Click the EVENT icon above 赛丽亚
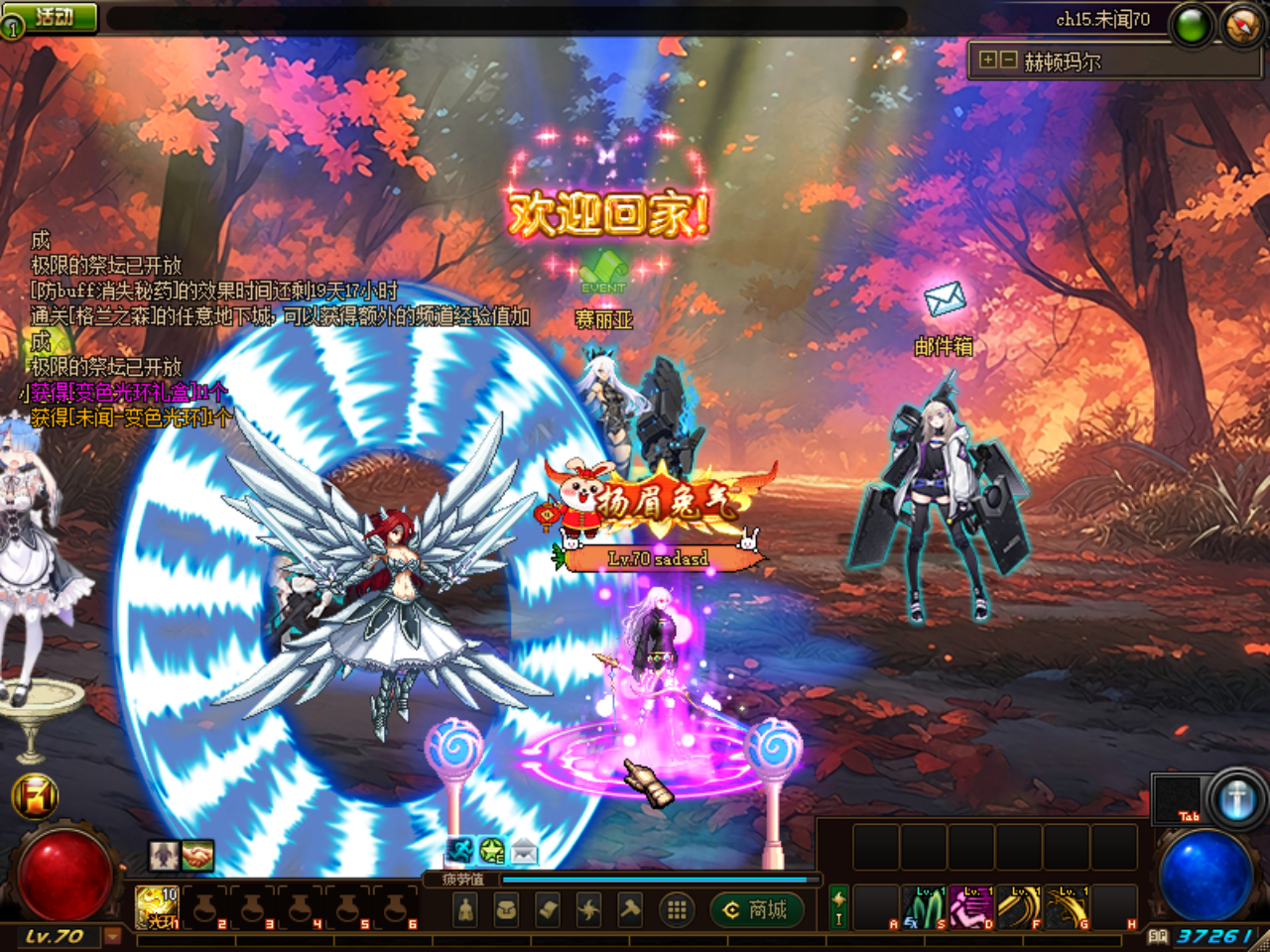 [601, 274]
